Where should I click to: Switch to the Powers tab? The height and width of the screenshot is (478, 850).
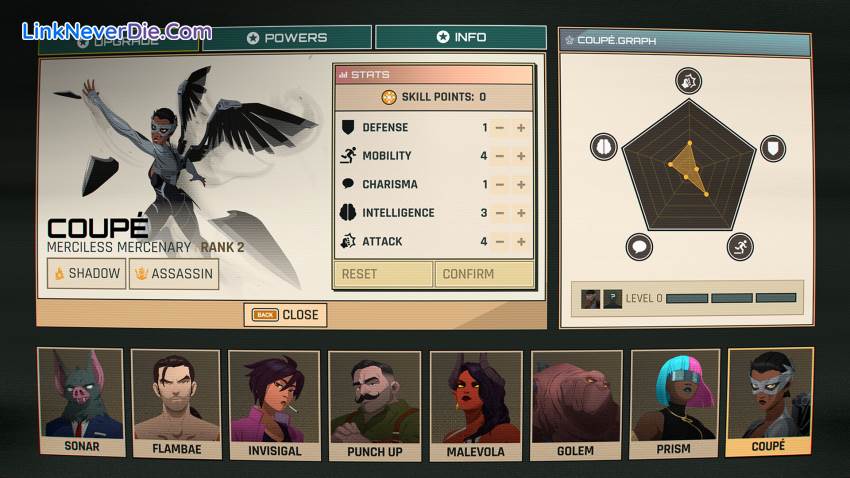tap(287, 38)
